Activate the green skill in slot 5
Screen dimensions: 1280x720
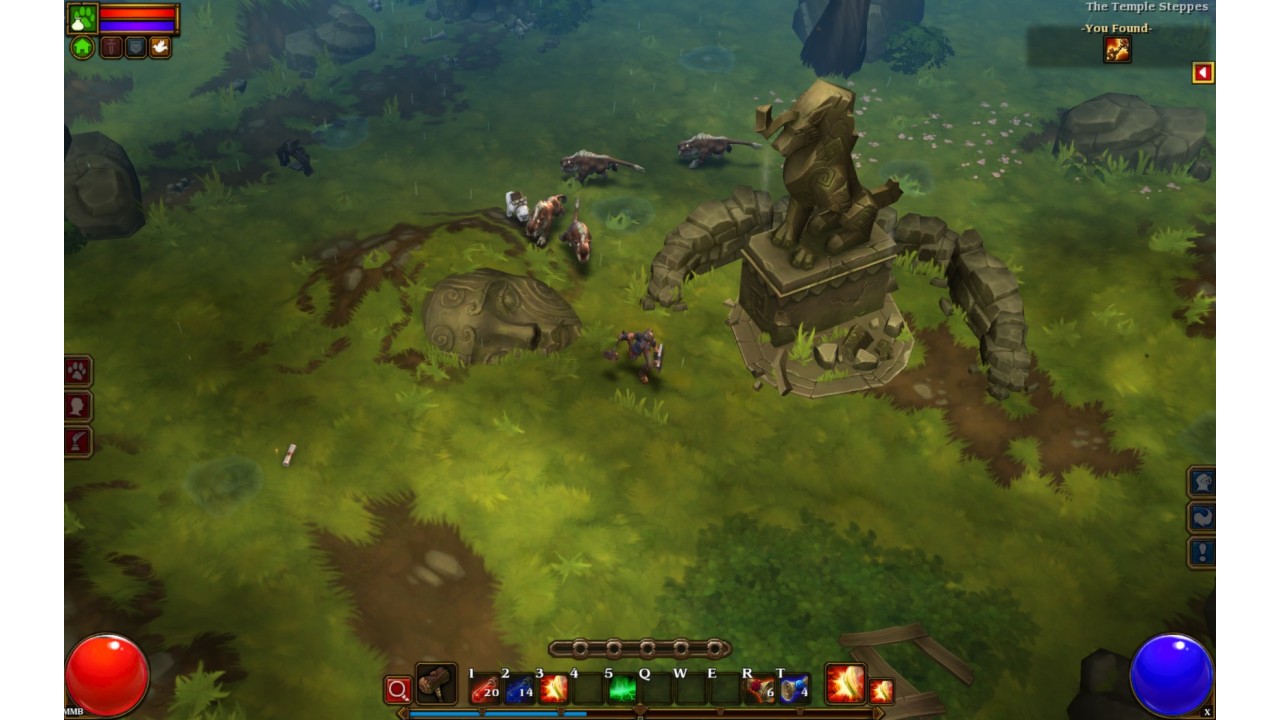(622, 689)
